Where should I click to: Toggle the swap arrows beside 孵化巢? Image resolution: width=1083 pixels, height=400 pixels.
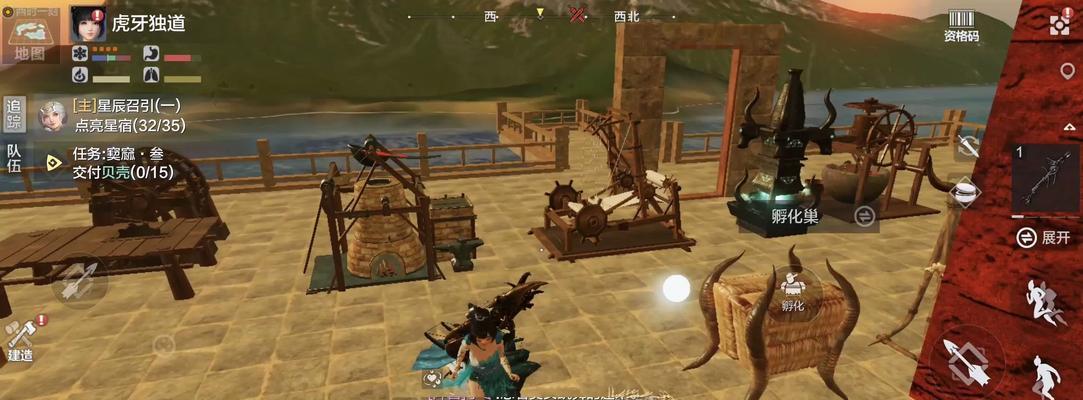click(864, 216)
